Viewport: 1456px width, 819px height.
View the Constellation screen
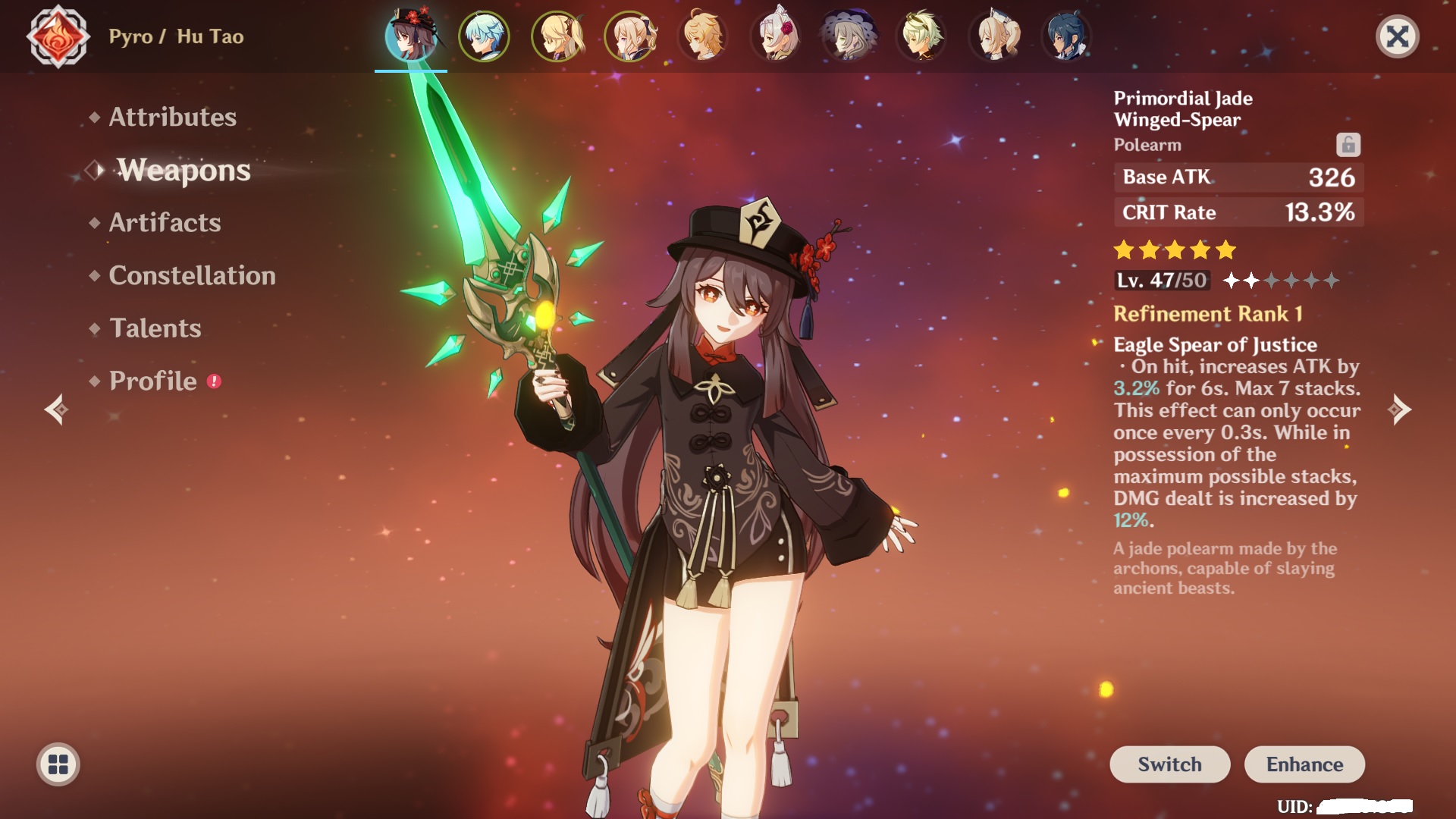192,275
